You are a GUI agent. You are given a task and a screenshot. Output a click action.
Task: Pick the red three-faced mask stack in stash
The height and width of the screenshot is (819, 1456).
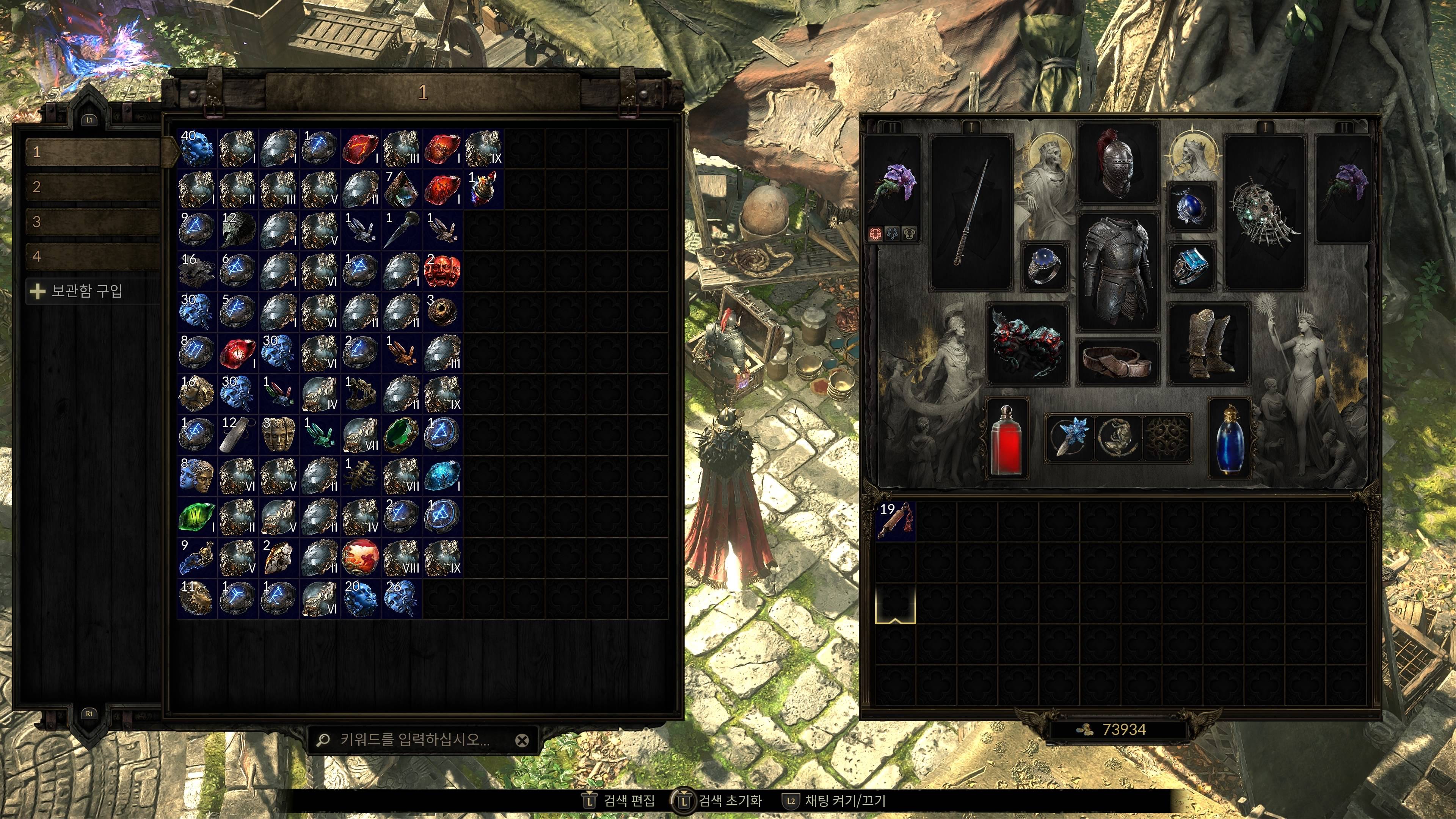(443, 271)
